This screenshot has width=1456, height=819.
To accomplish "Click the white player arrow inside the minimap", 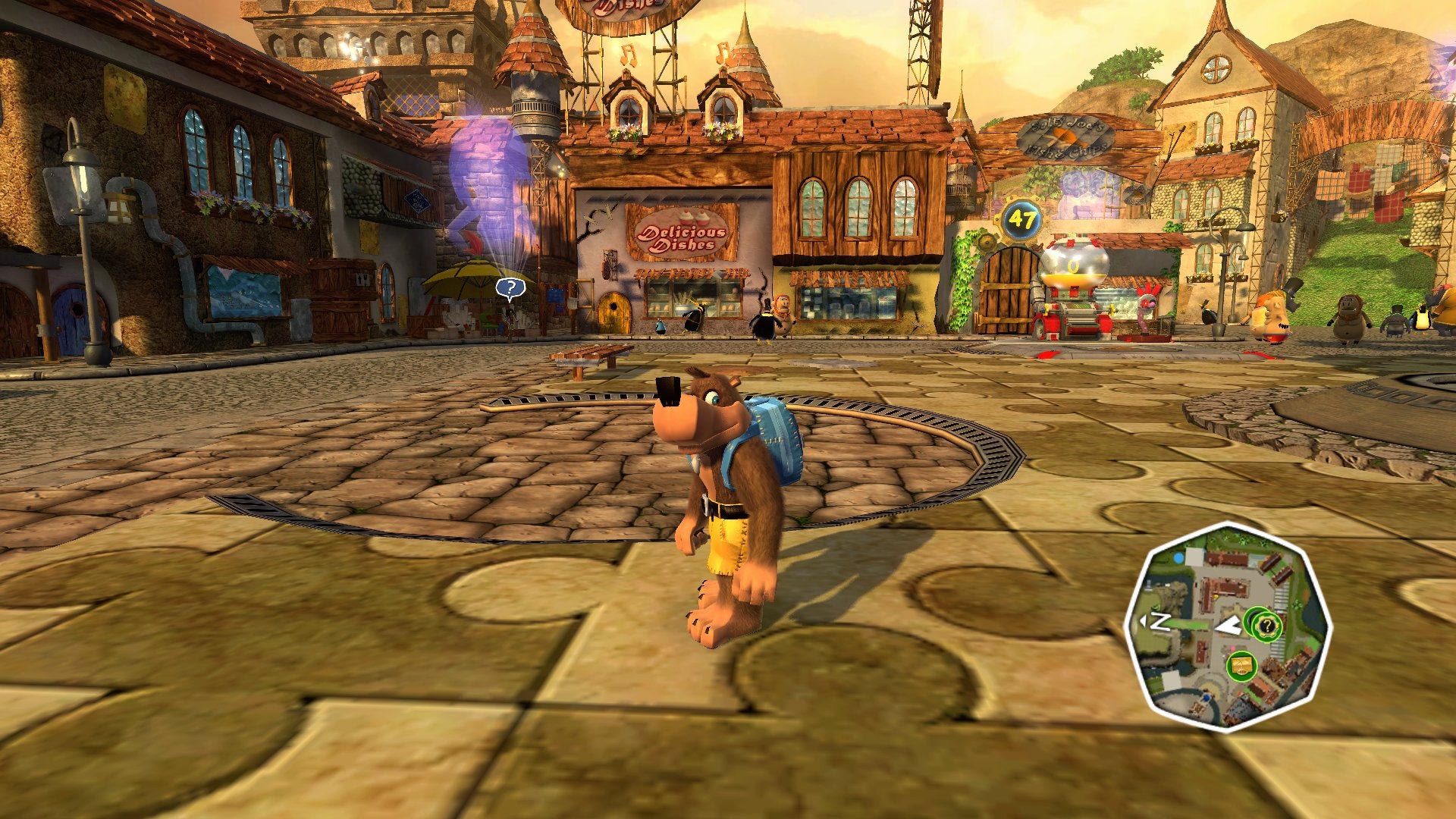I will 1228,625.
